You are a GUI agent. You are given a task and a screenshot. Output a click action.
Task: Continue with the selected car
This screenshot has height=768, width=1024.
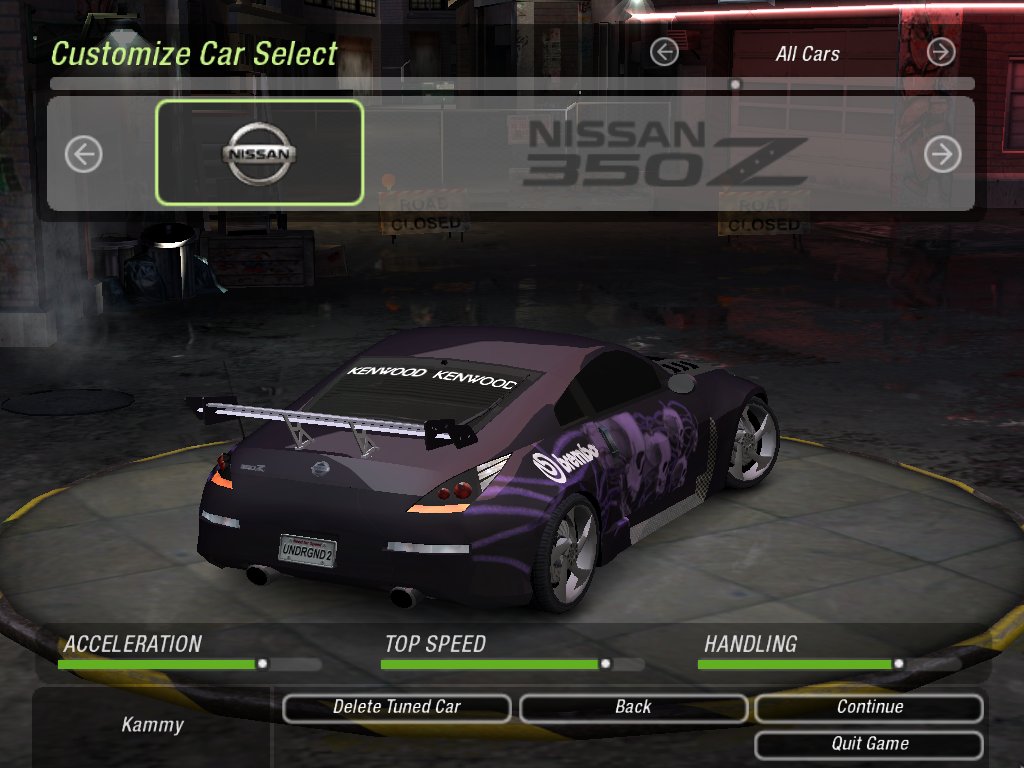pyautogui.click(x=869, y=708)
